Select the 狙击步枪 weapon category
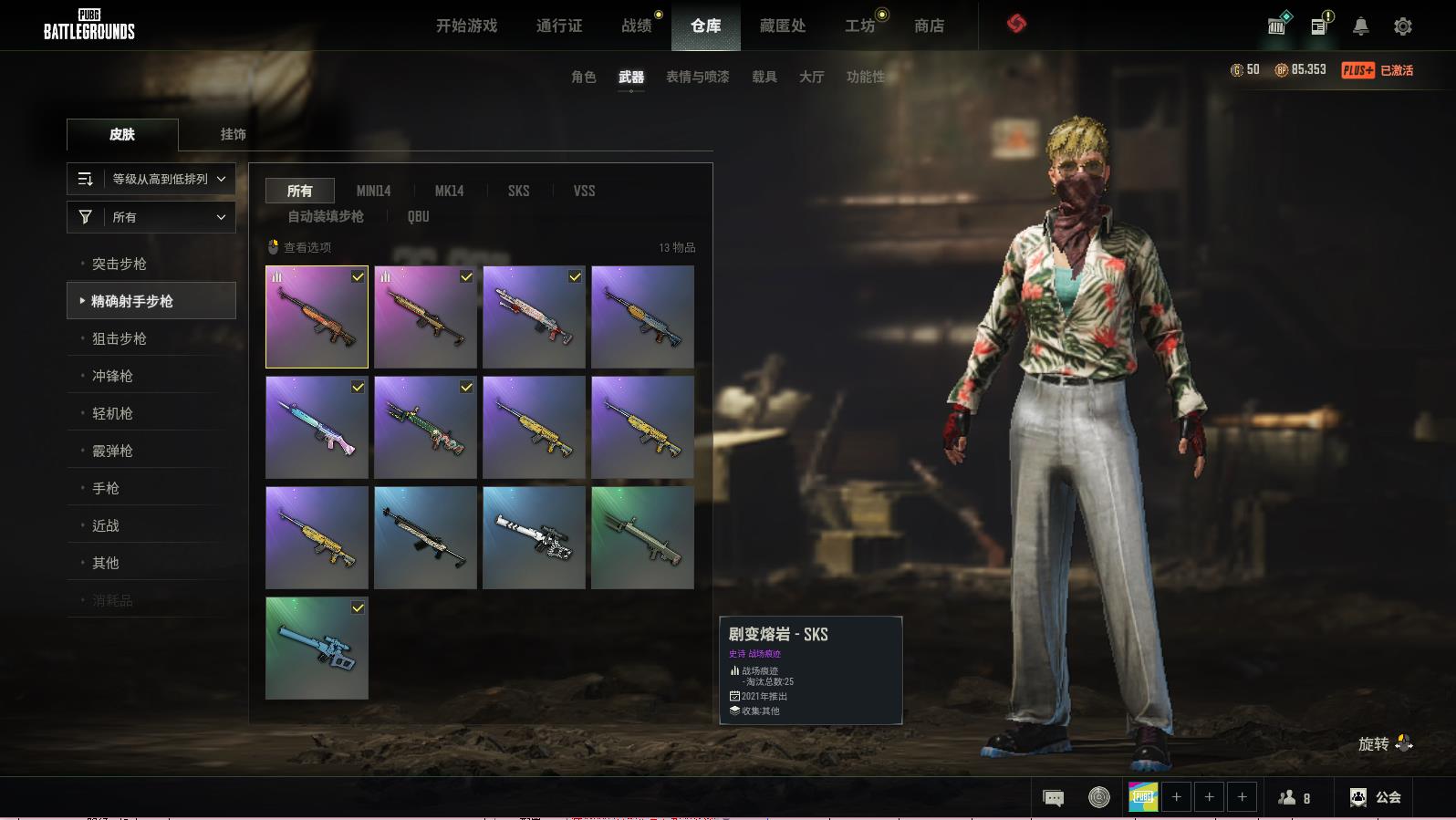 [120, 338]
